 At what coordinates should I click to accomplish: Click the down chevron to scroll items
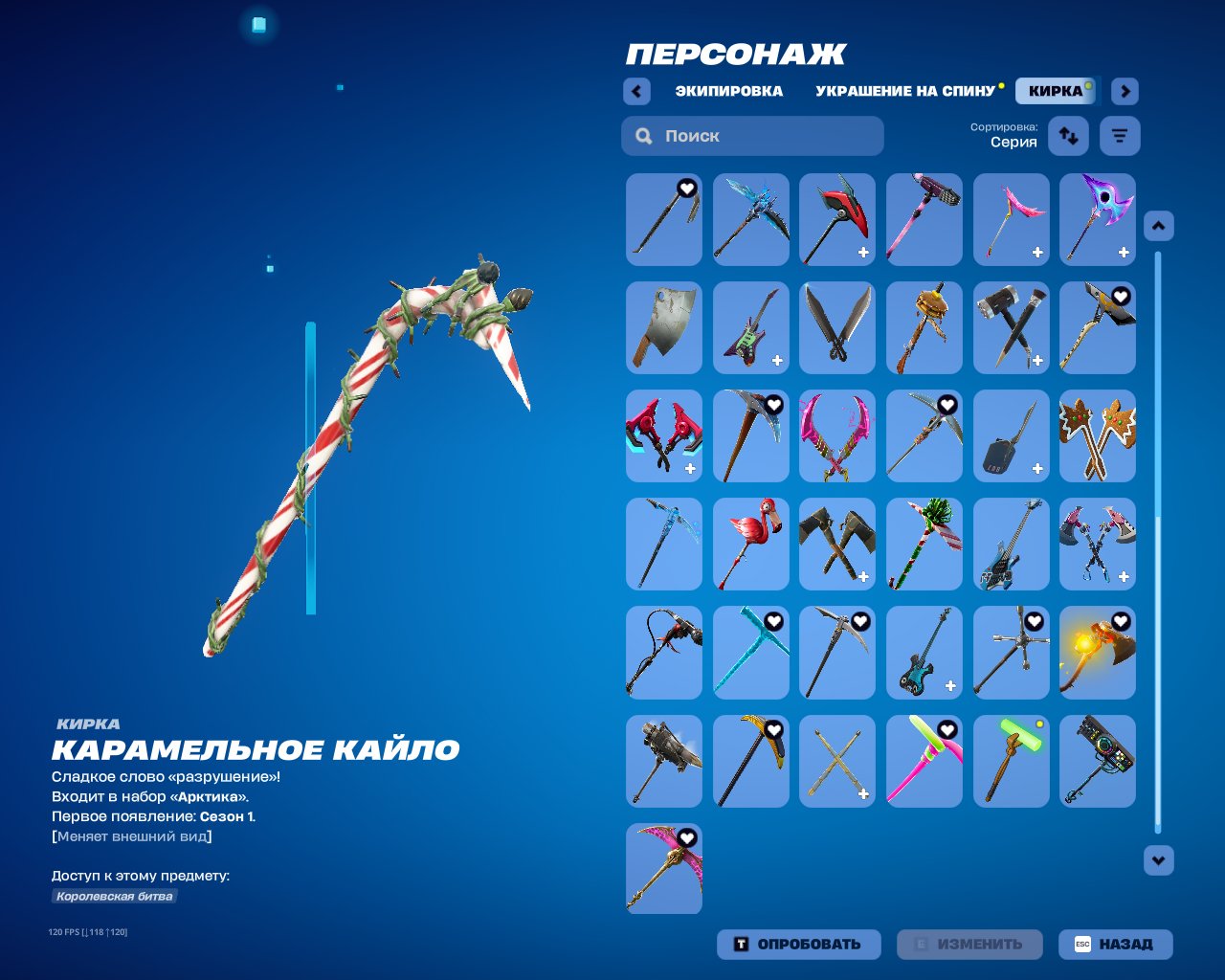[1158, 858]
